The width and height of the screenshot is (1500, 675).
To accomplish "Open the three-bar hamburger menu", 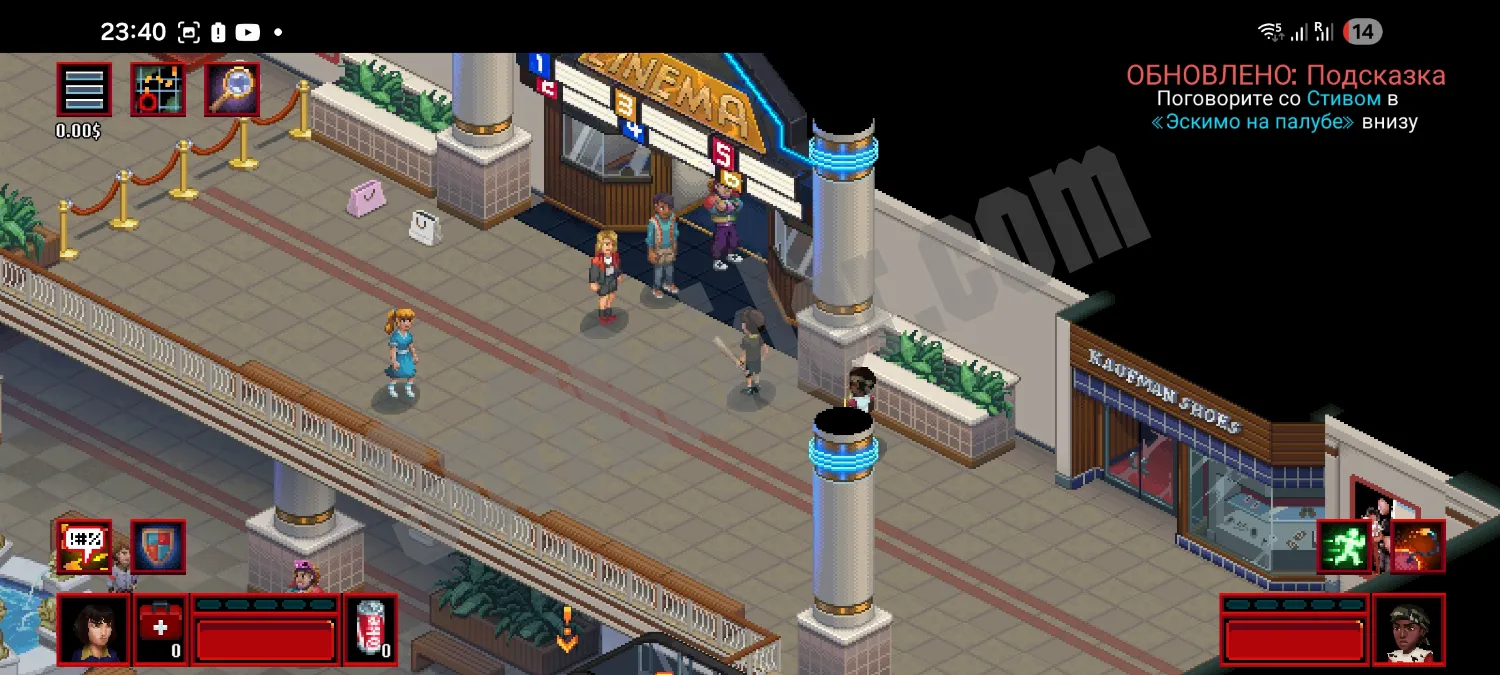I will coord(84,90).
